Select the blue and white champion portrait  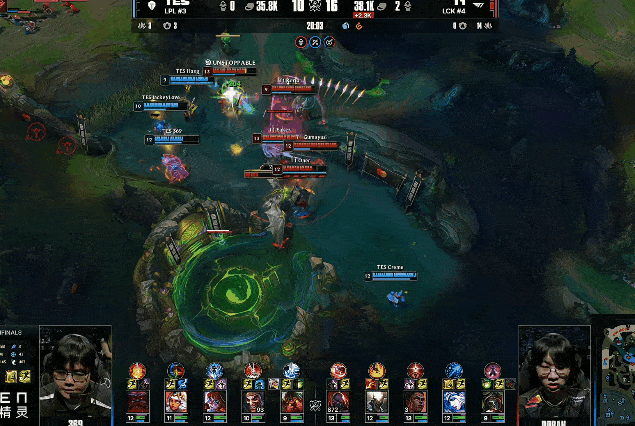453,402
